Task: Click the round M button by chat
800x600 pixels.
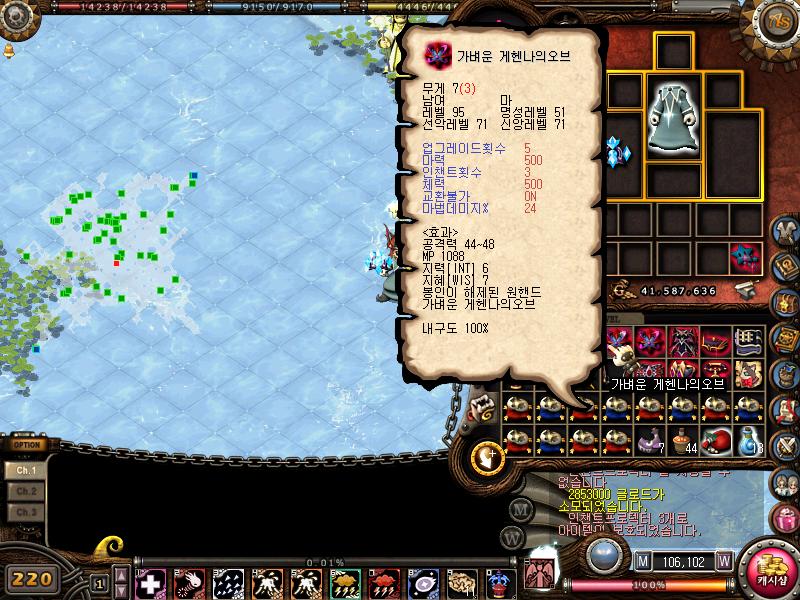Action: 520,507
